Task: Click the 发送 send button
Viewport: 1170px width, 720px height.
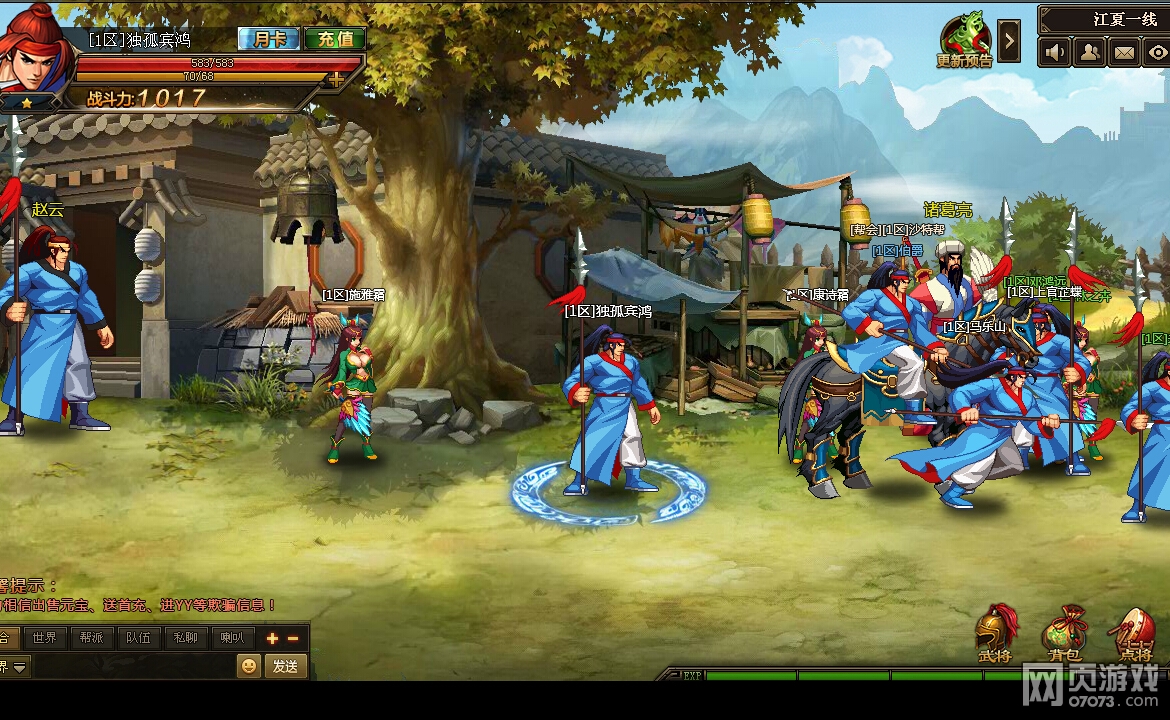Action: coord(285,666)
